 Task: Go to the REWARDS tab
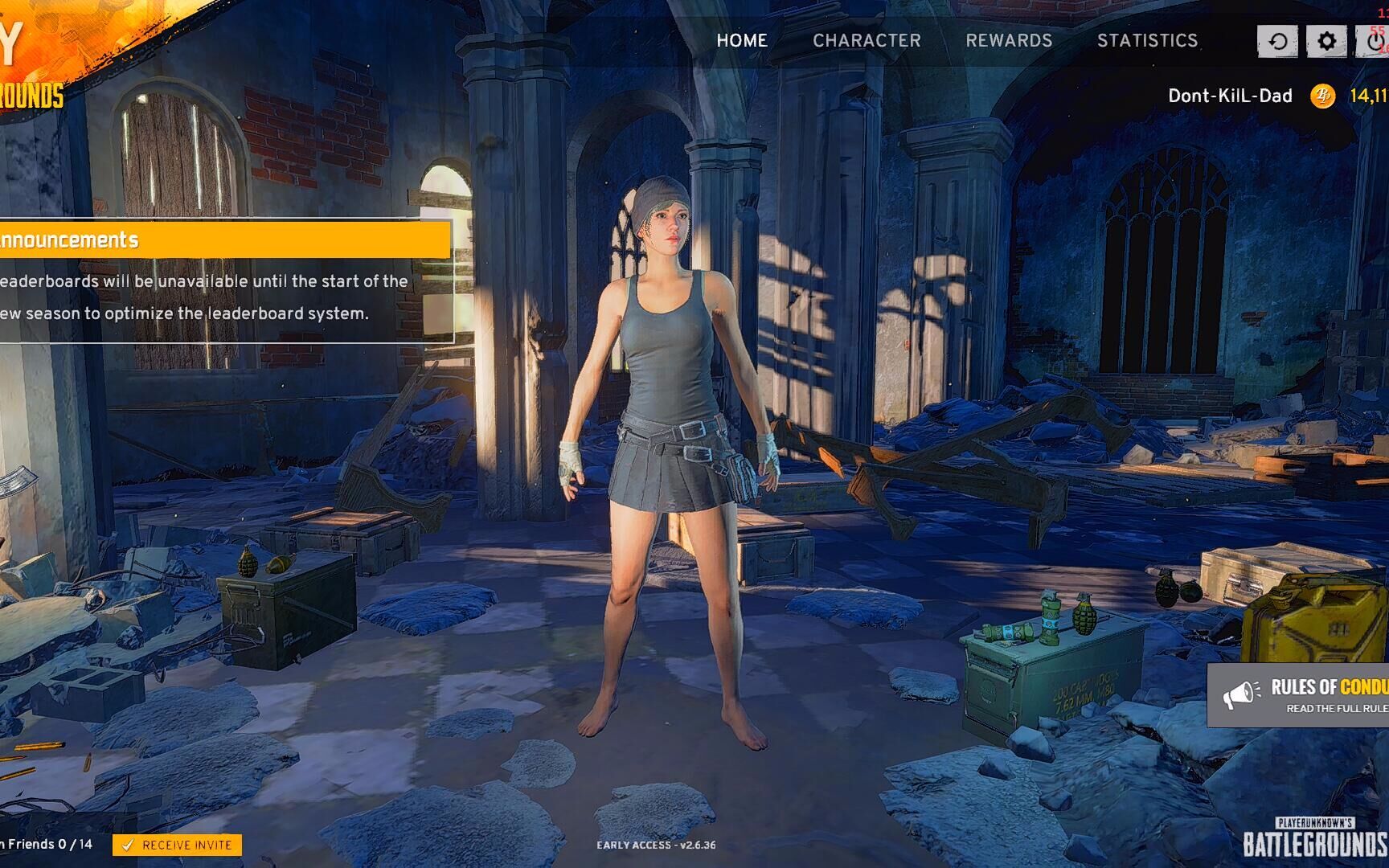pyautogui.click(x=1009, y=40)
